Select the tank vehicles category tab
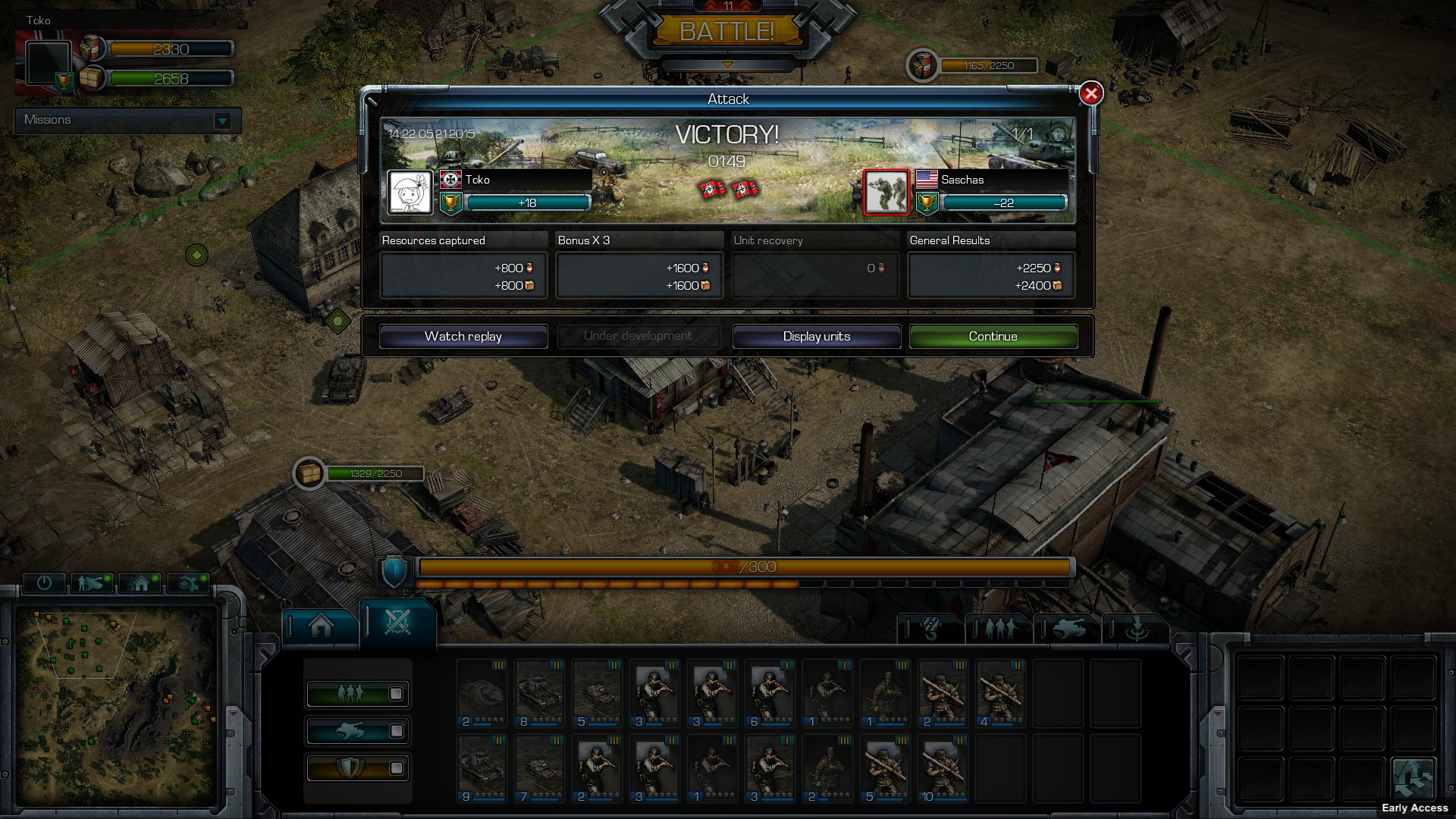This screenshot has height=819, width=1456. tap(1068, 628)
